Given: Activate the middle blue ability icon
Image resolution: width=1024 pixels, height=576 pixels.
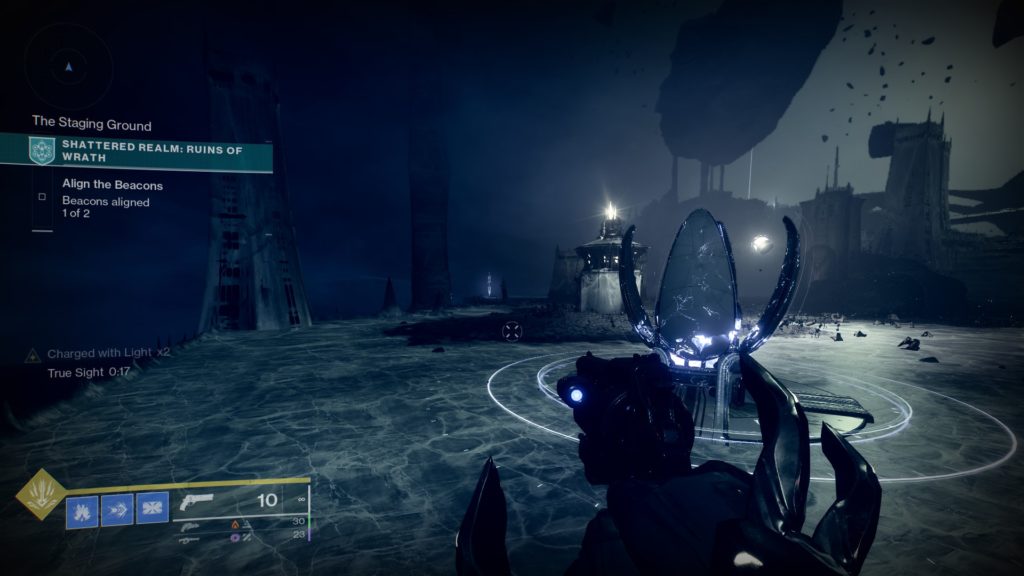Looking at the screenshot, I should (x=117, y=509).
